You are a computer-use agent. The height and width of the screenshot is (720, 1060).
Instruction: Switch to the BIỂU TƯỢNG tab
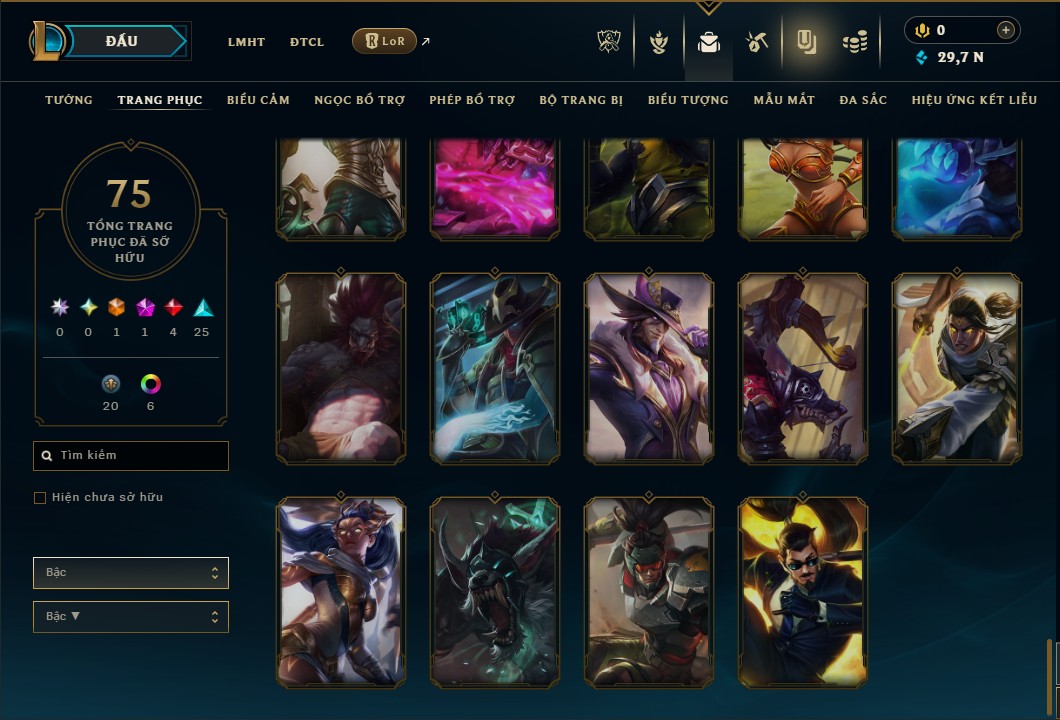688,100
